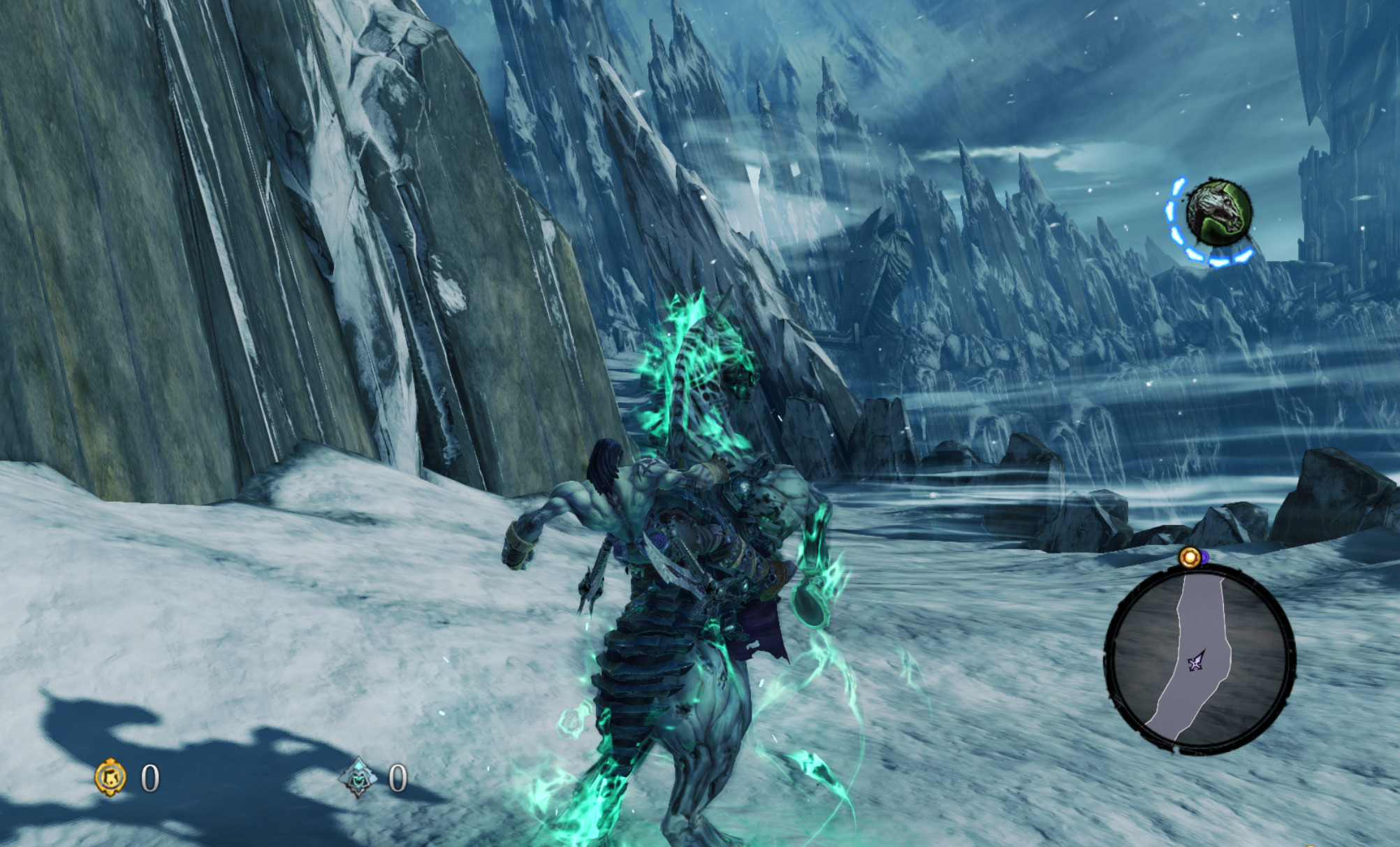Select the gold objective marker atop the minimap

pos(1190,558)
